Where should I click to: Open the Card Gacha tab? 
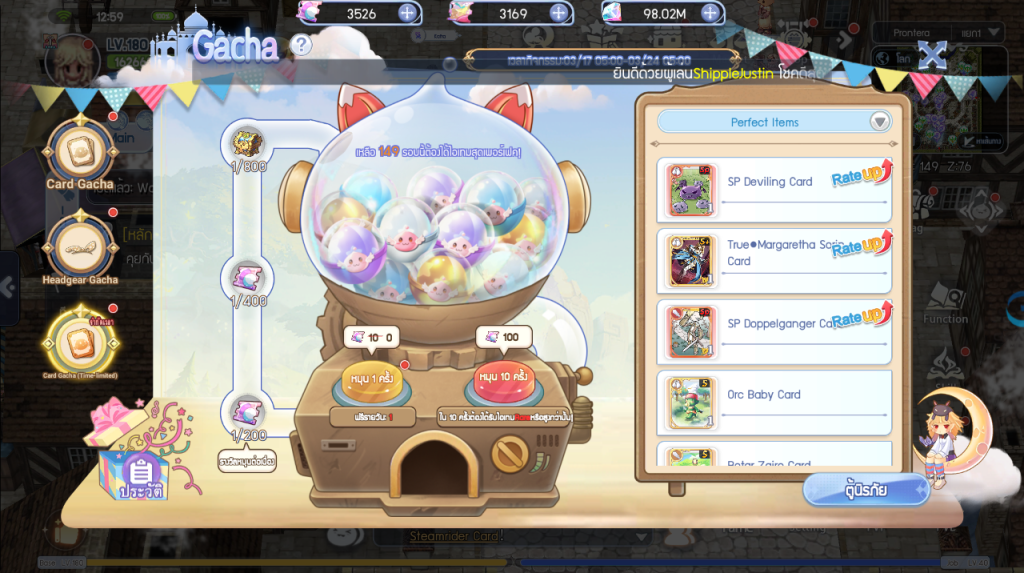(x=80, y=153)
